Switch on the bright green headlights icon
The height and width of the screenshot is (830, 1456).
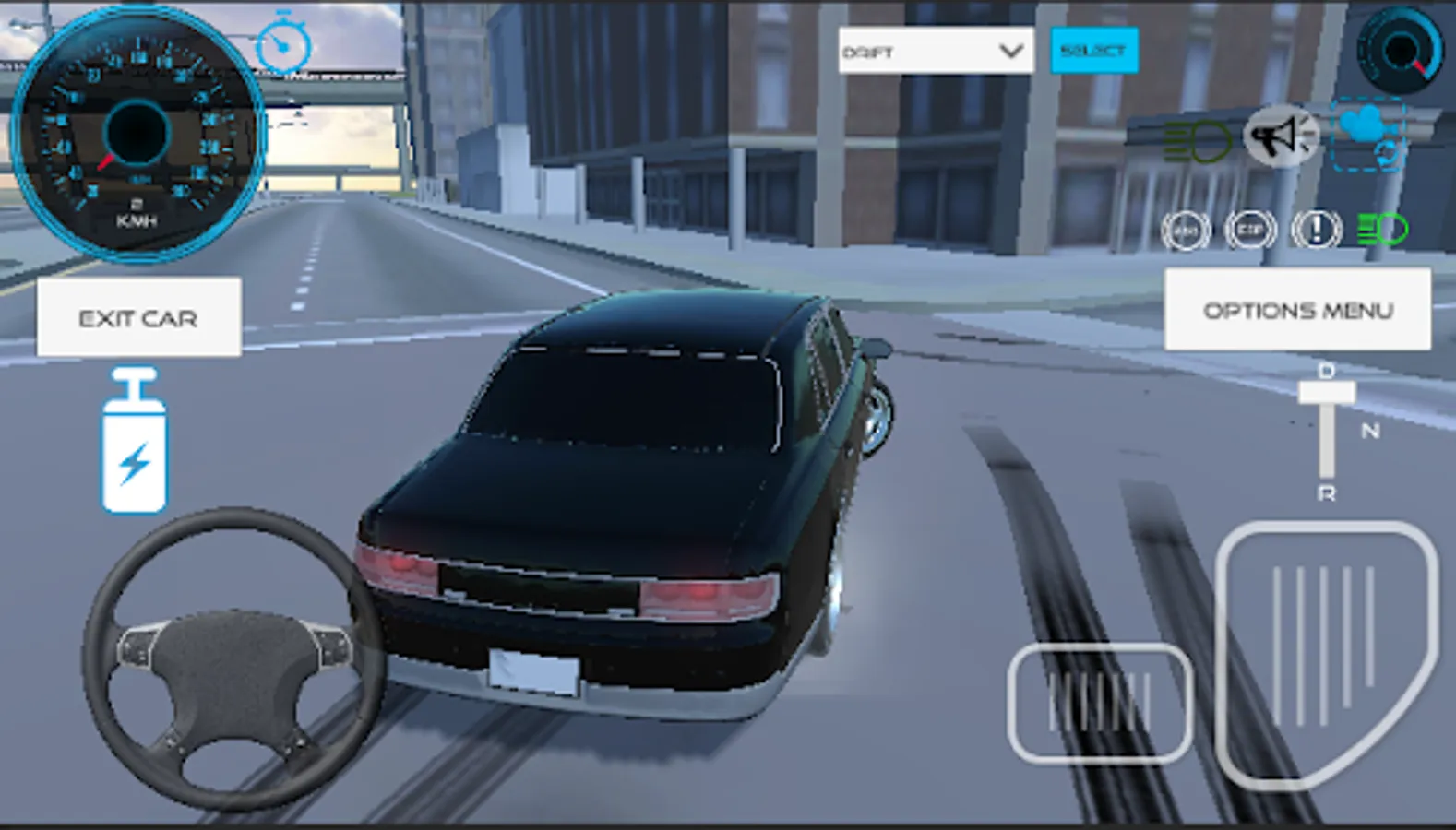coord(1382,229)
